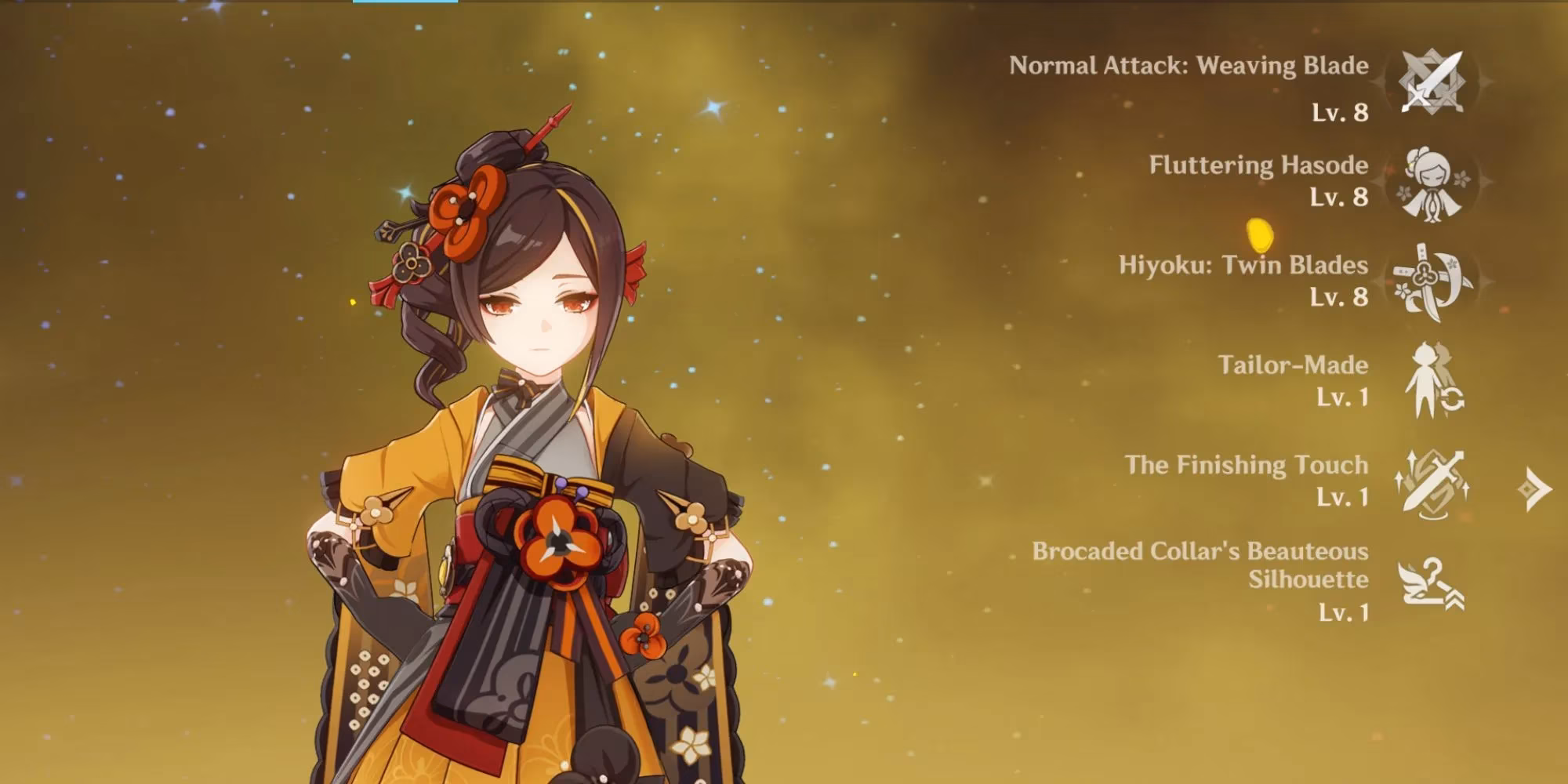Image resolution: width=1568 pixels, height=784 pixels.
Task: View the Hiyoku: Twin Blades burst talent
Action: pyautogui.click(x=1432, y=282)
